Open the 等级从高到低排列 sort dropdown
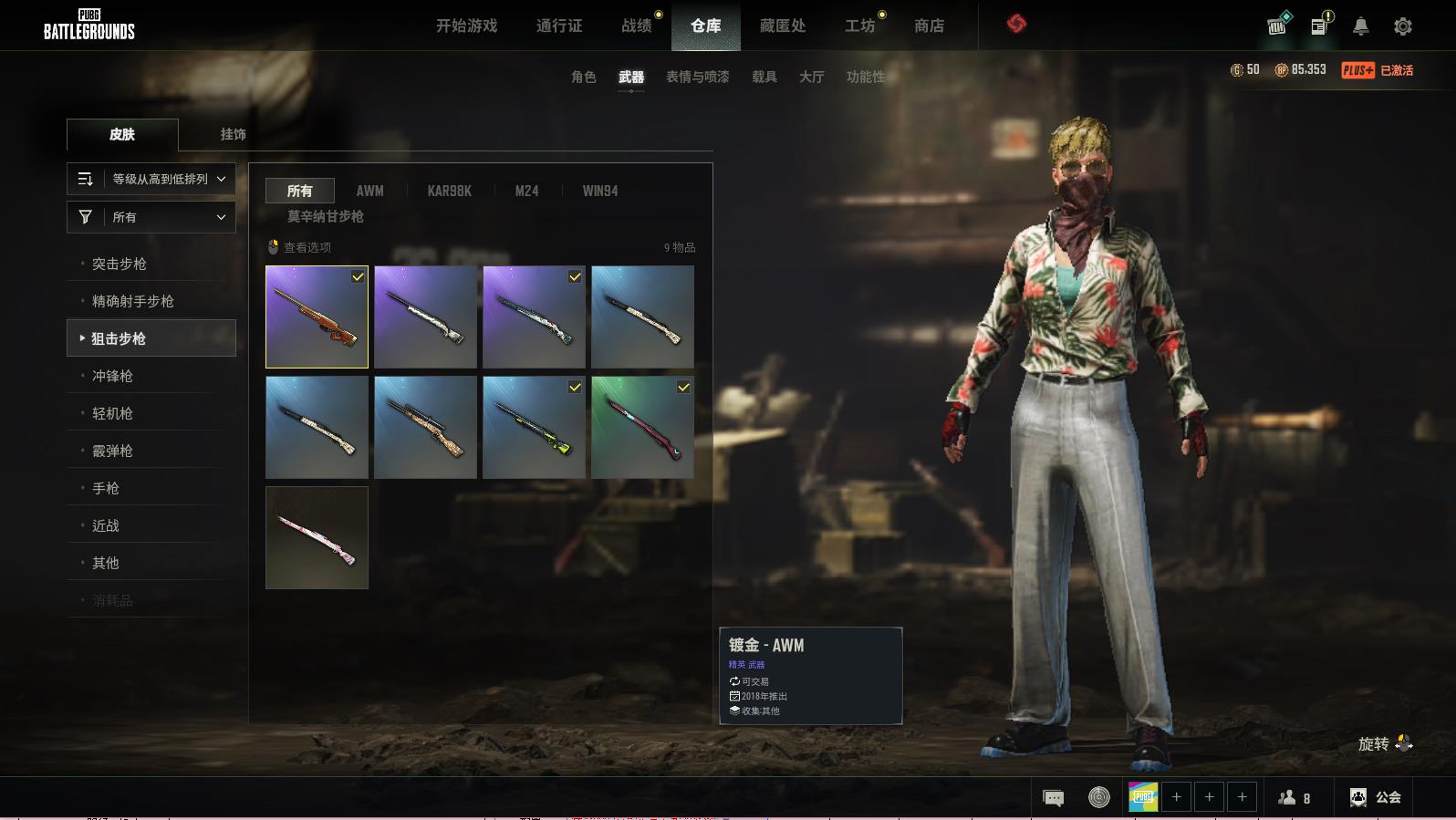 tap(151, 179)
